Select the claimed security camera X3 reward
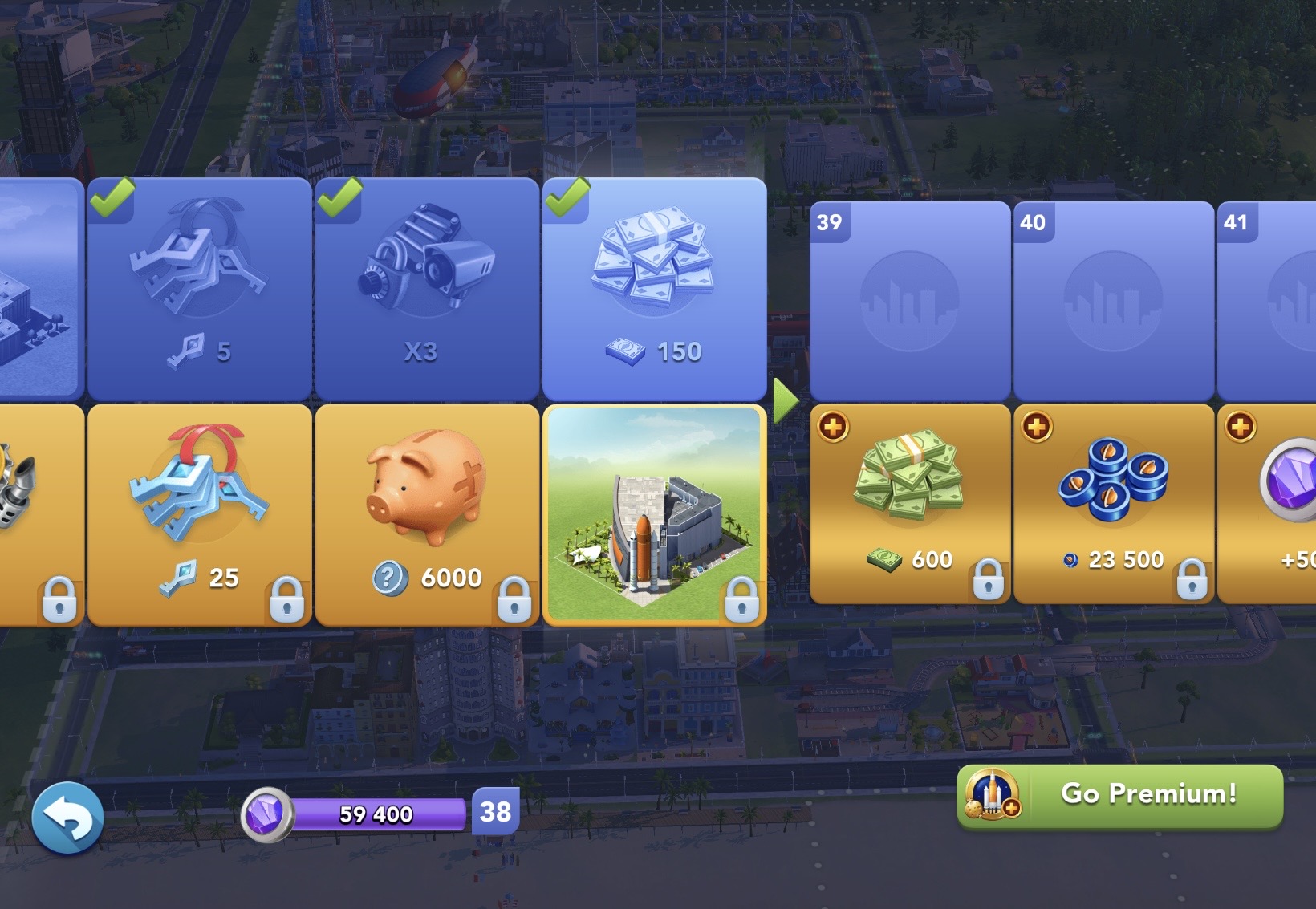This screenshot has width=1316, height=909. pos(426,289)
